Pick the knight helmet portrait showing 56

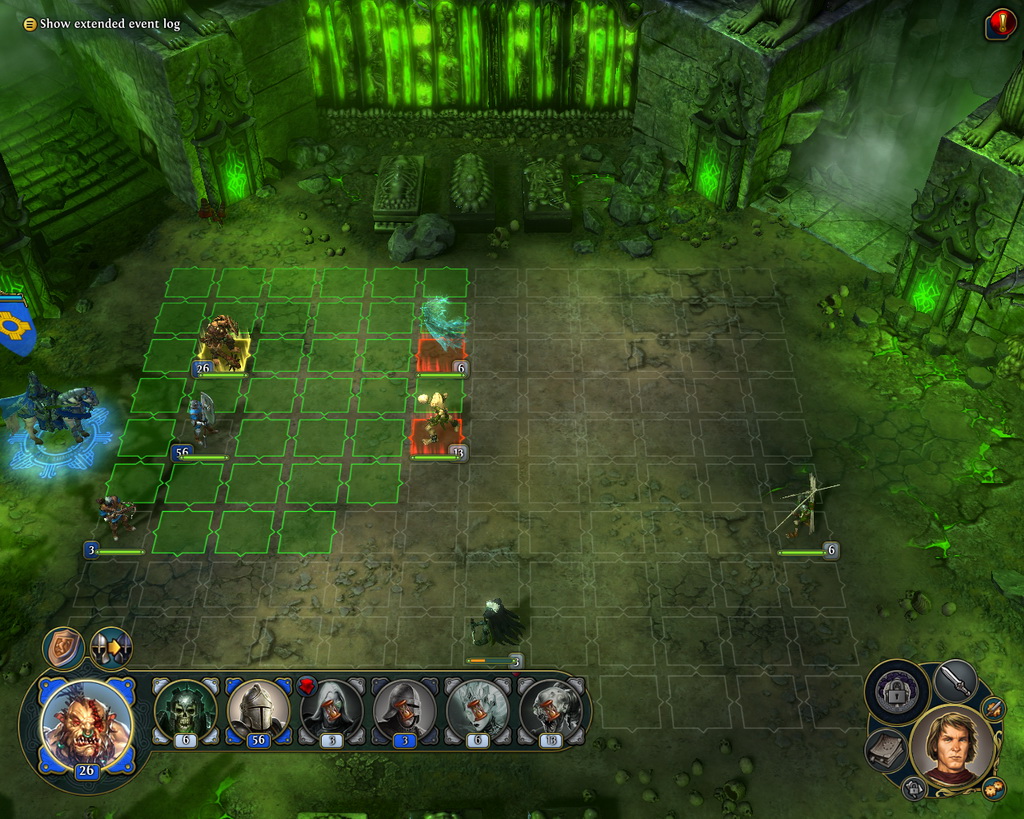[259, 710]
